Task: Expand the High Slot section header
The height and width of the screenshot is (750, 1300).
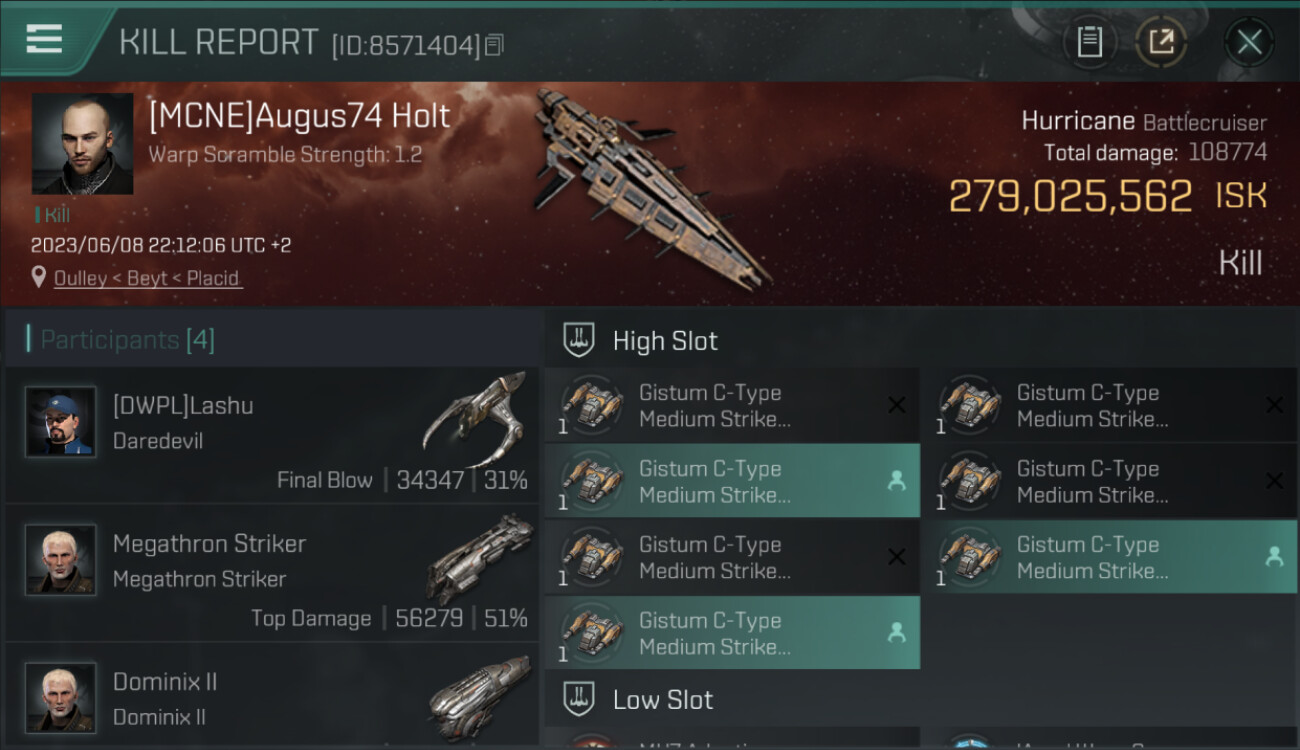Action: (665, 341)
